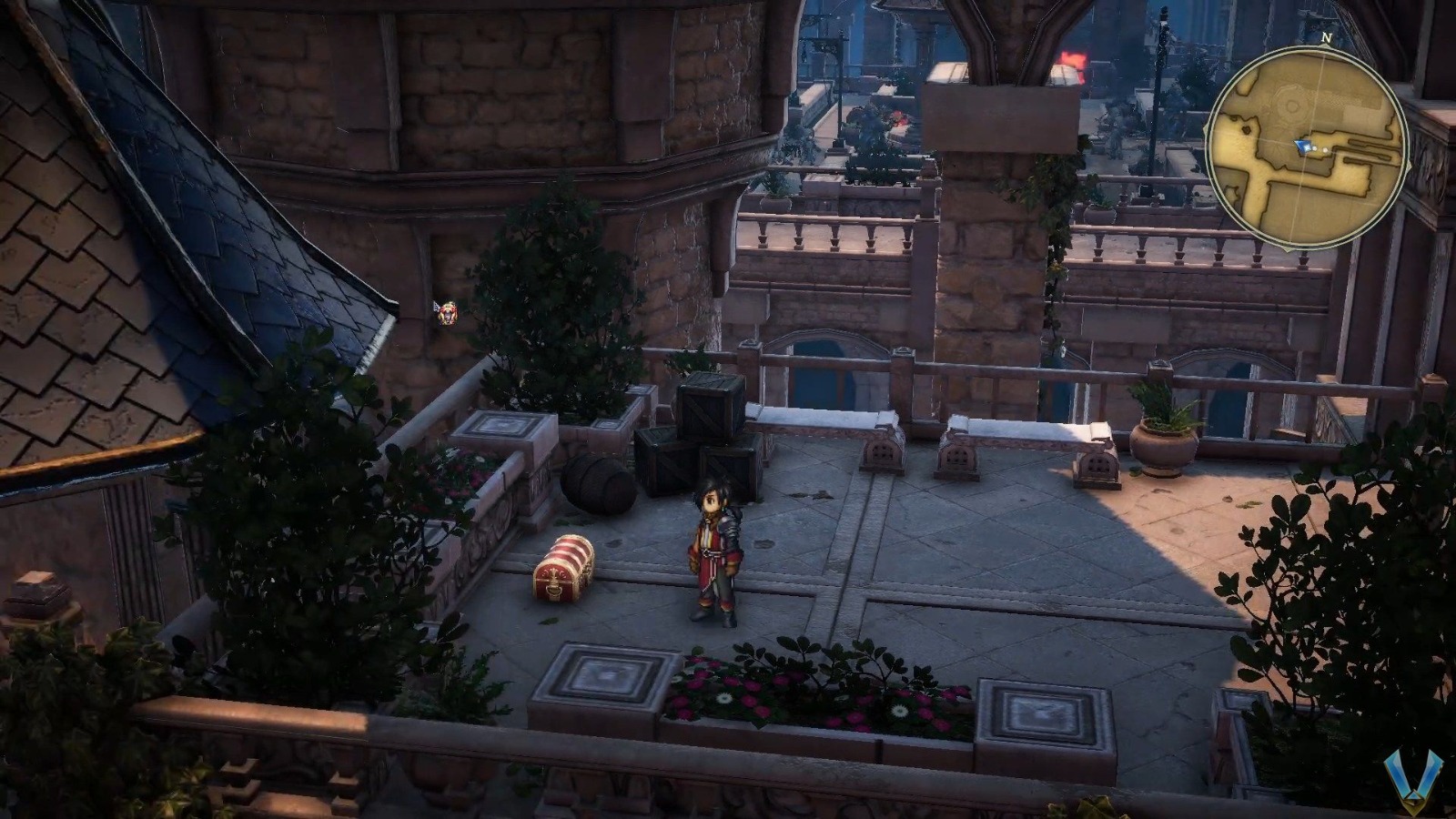This screenshot has width=1456, height=819.
Task: Select the N compass marker above the minimap
Action: (1326, 38)
